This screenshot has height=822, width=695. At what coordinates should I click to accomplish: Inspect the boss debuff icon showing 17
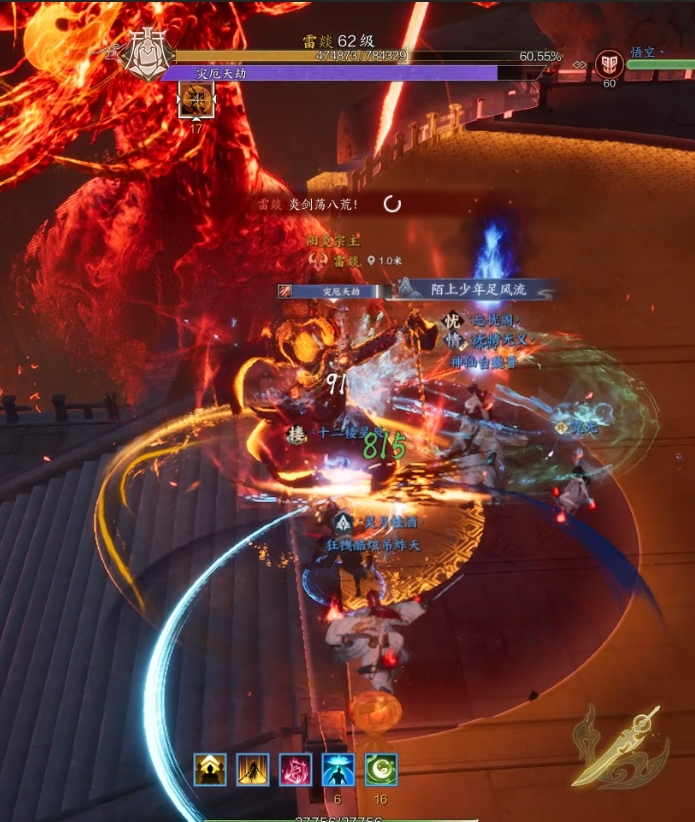(195, 100)
